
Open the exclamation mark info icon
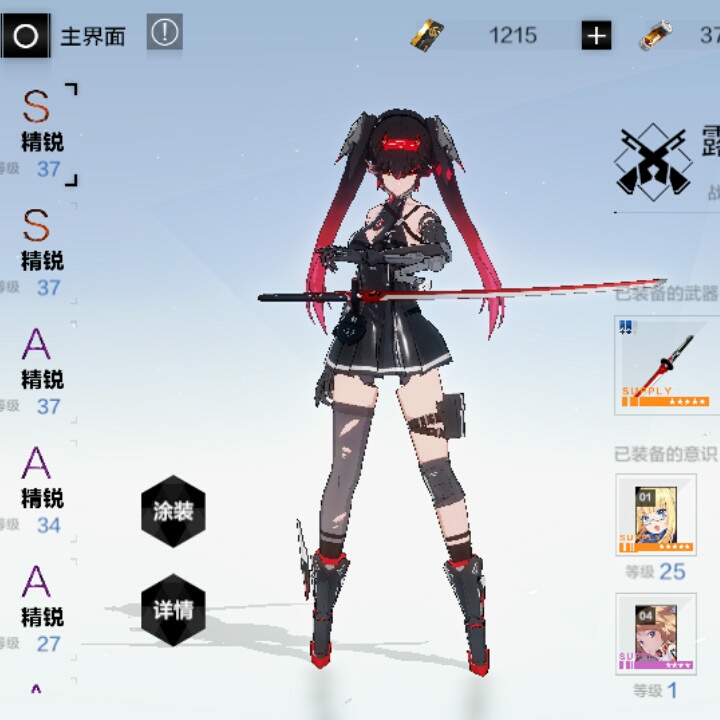165,33
